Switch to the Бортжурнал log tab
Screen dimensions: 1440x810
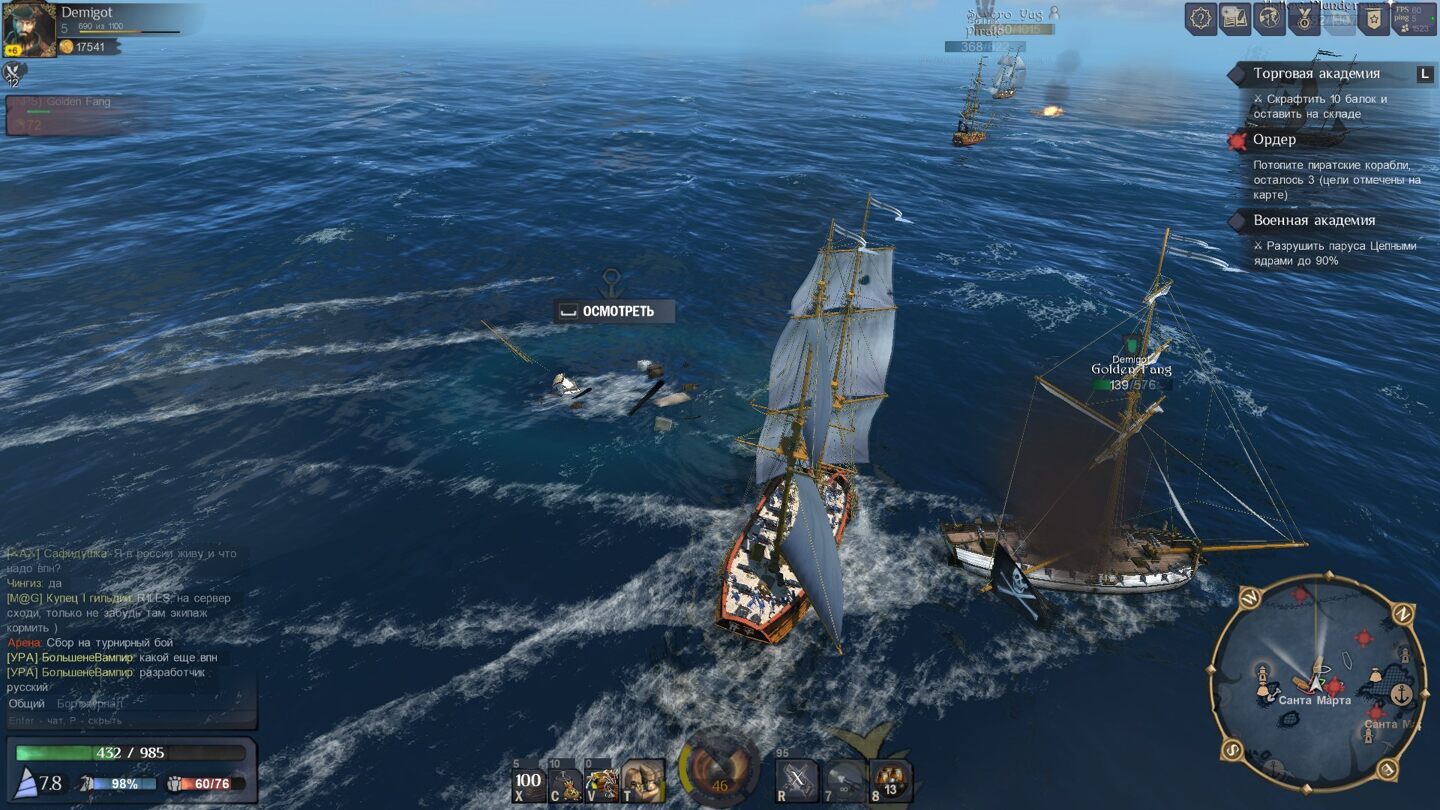coord(89,704)
